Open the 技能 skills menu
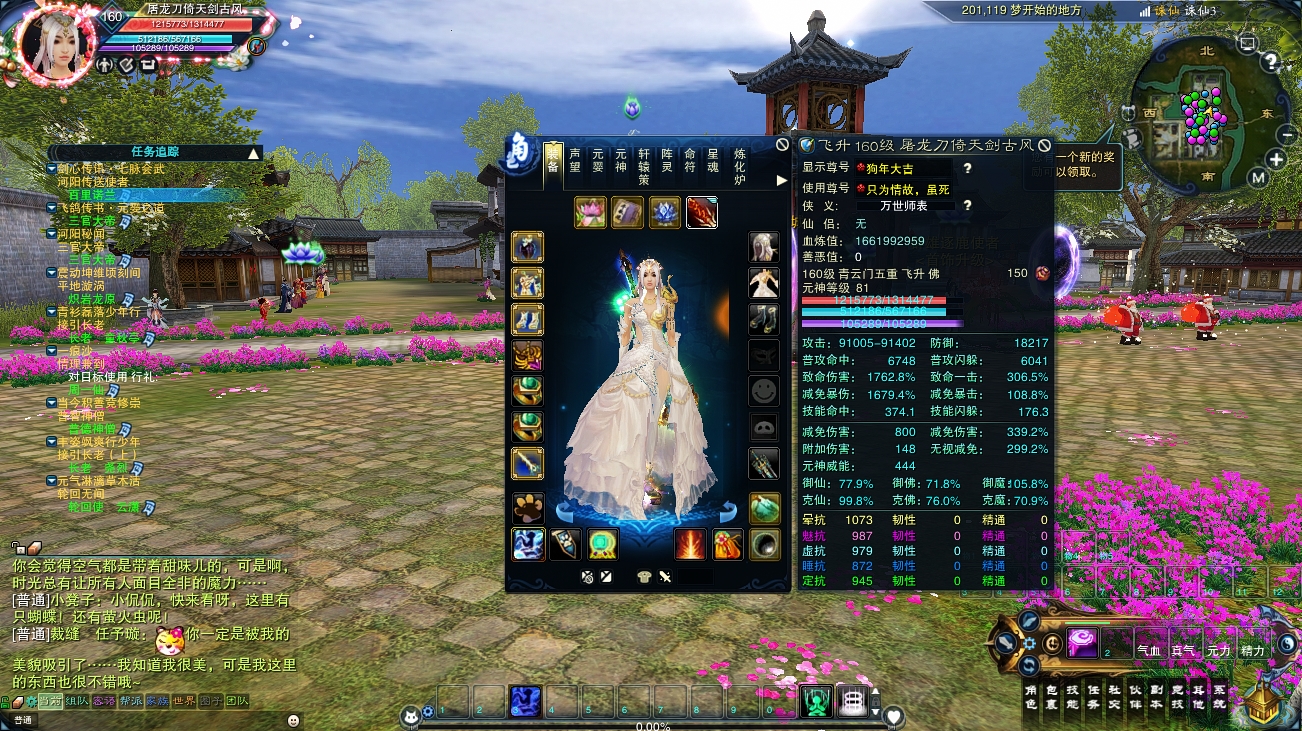The width and height of the screenshot is (1302, 731). pyautogui.click(x=1072, y=697)
